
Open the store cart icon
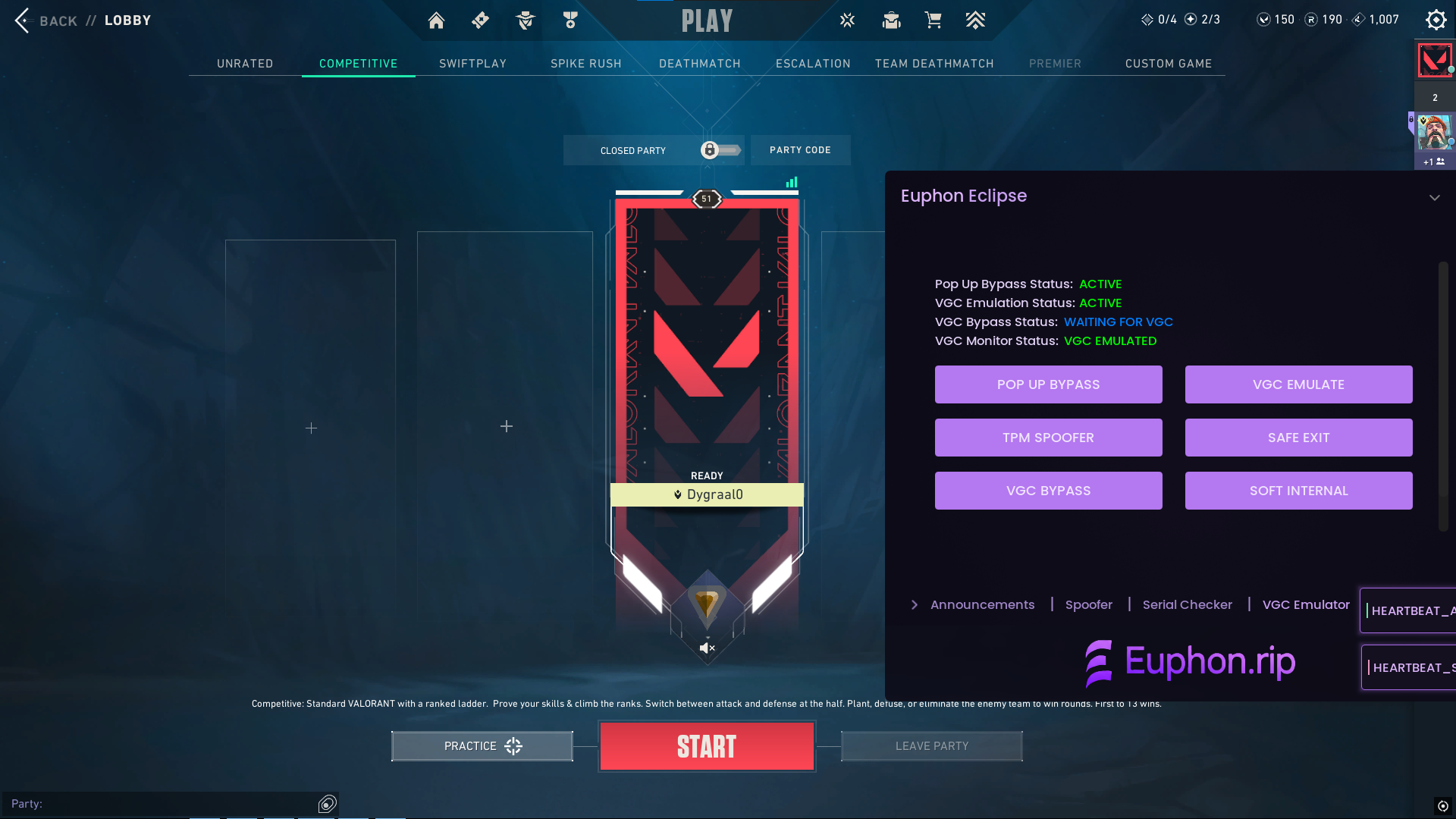pyautogui.click(x=933, y=20)
